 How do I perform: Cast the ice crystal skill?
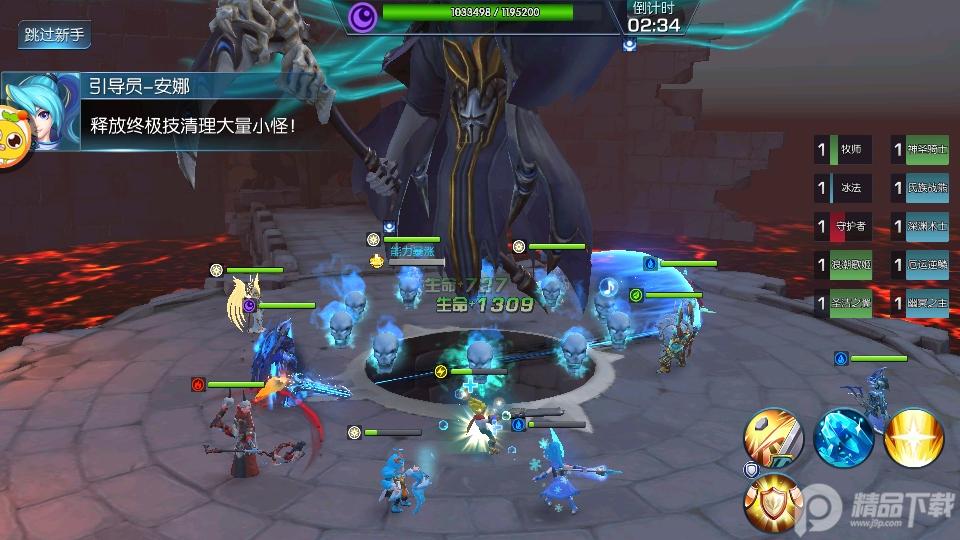pos(843,437)
